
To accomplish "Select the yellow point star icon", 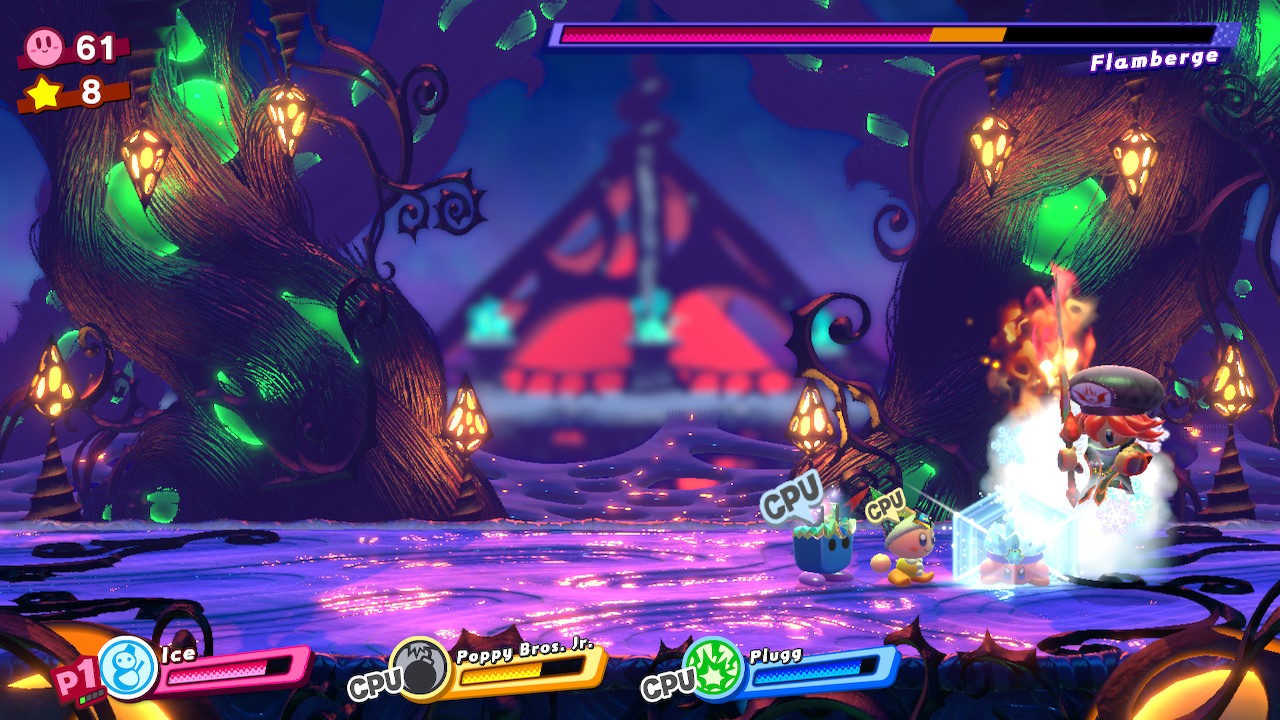I will pos(45,92).
